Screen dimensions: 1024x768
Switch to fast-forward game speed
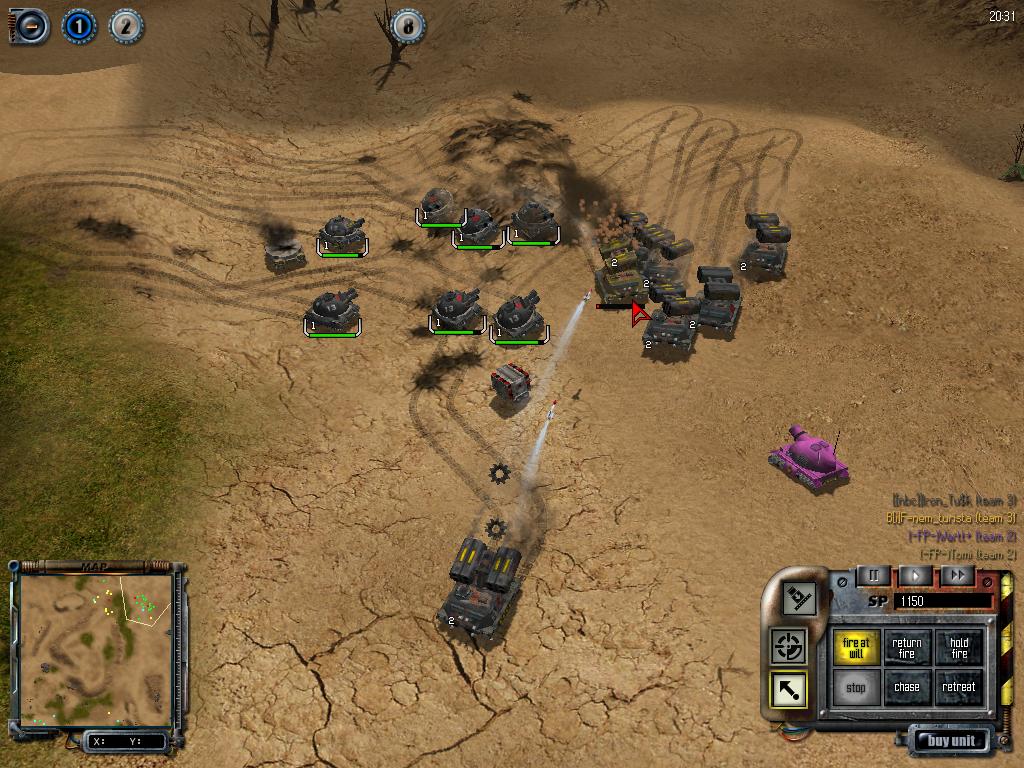tap(957, 575)
